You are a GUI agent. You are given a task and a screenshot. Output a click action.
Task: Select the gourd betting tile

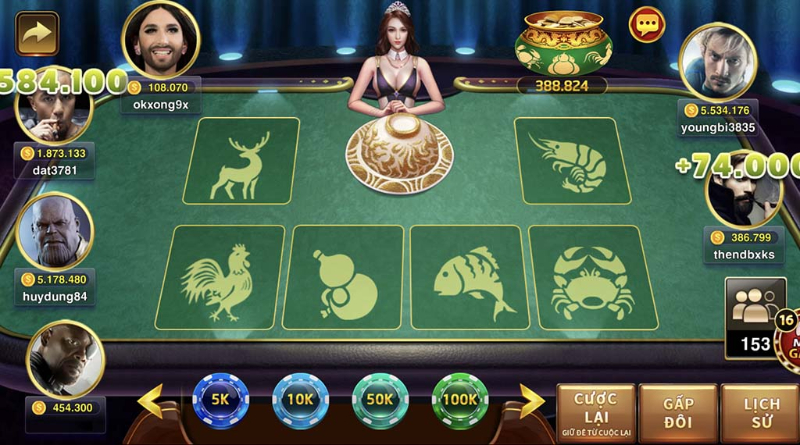click(x=342, y=277)
